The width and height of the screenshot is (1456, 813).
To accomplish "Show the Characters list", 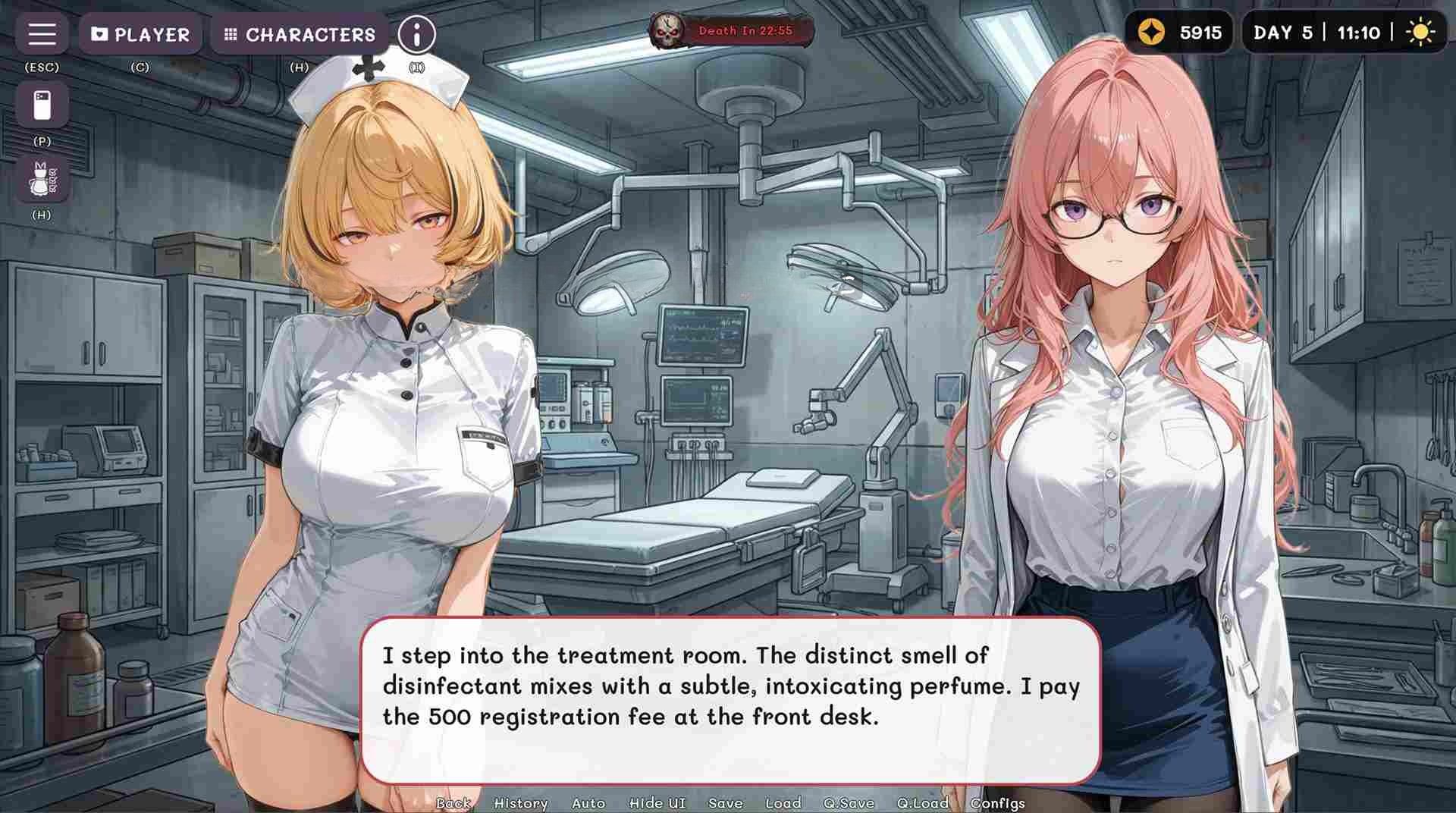I will (300, 34).
